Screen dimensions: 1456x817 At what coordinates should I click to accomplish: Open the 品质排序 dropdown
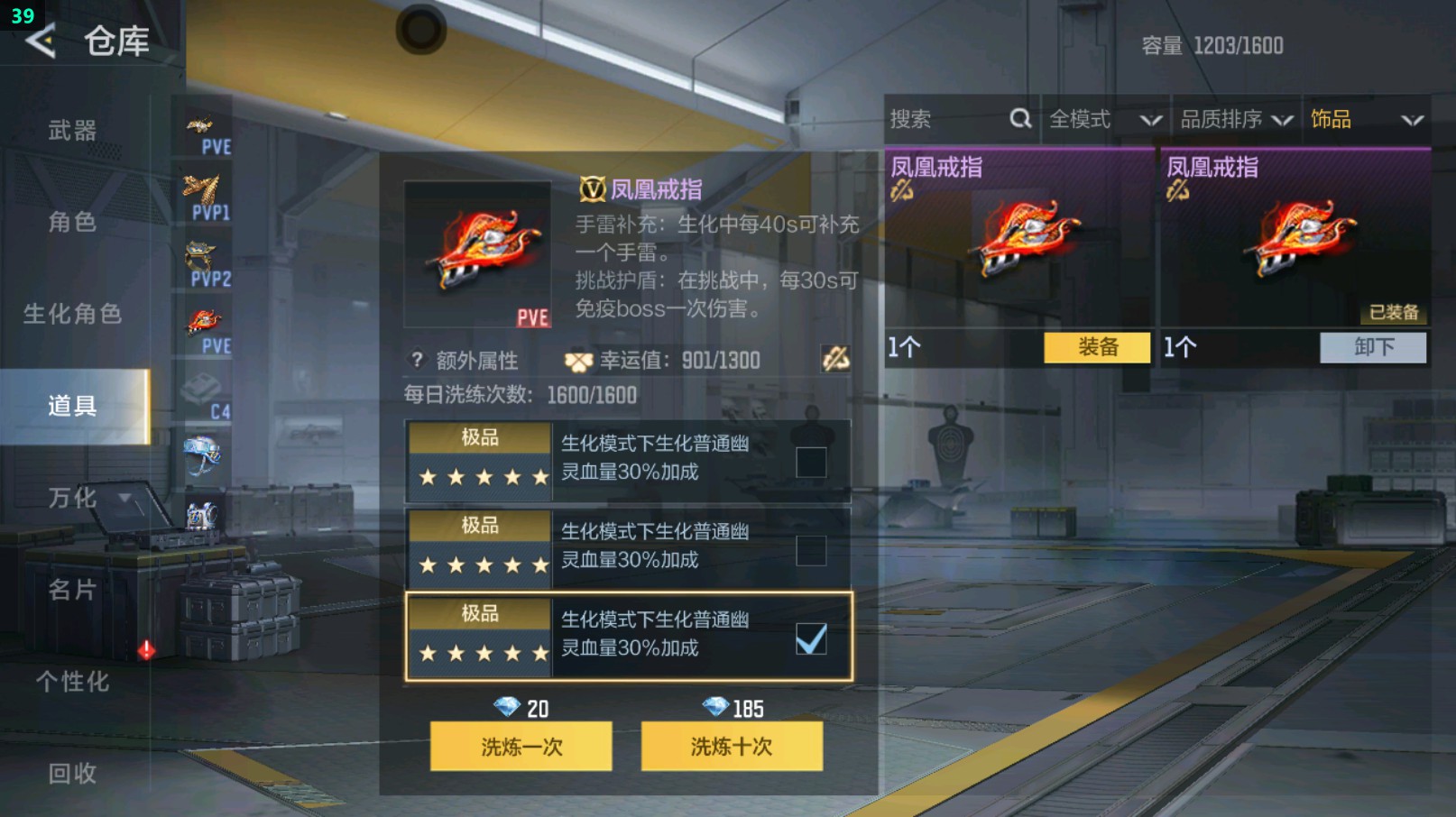tap(1234, 118)
